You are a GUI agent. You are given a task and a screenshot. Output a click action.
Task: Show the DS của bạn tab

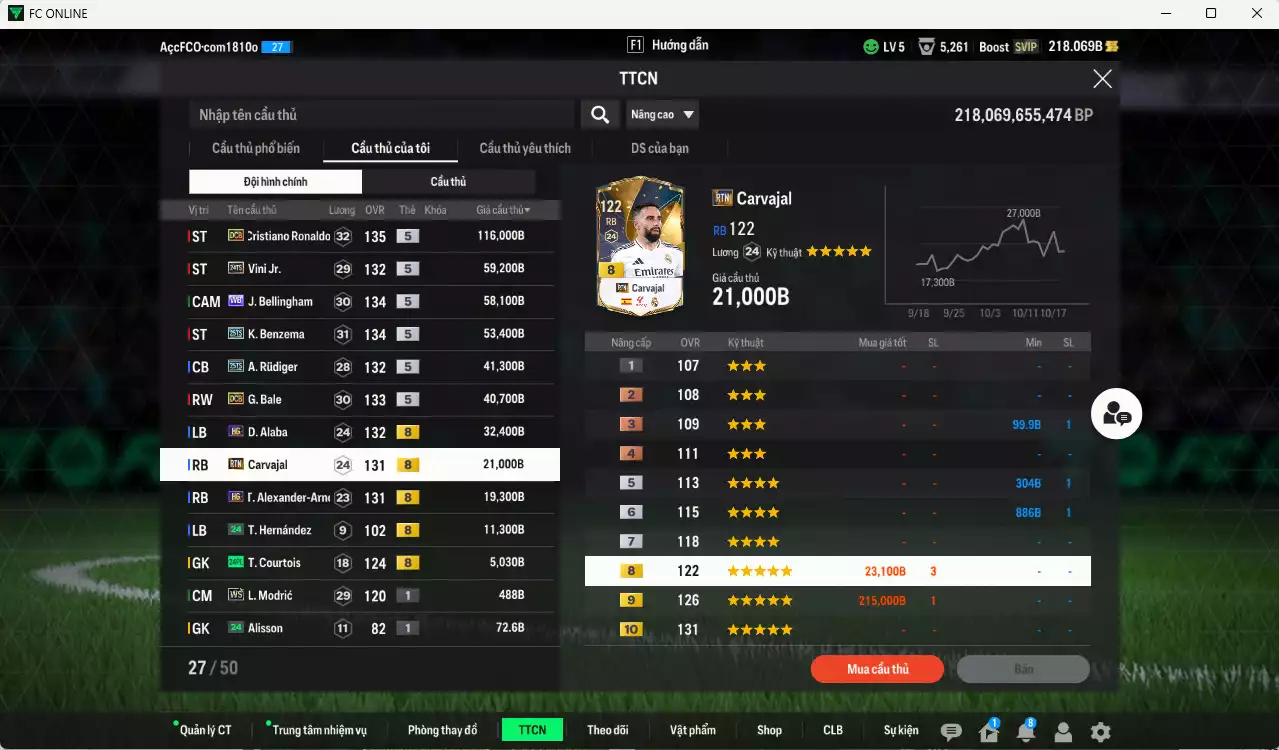(659, 149)
